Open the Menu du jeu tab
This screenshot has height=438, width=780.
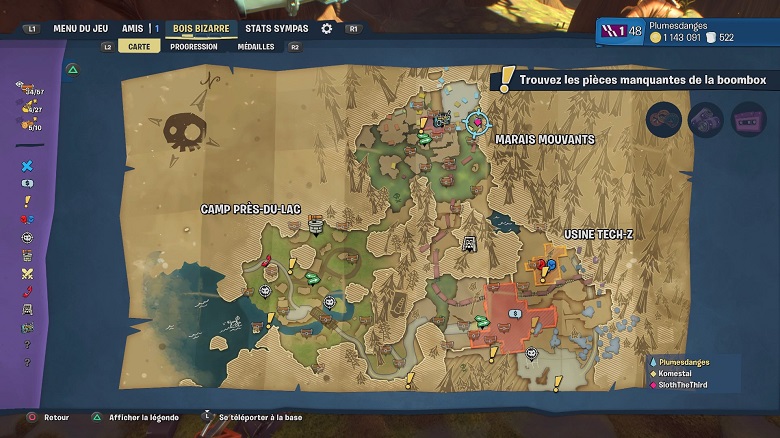click(79, 29)
